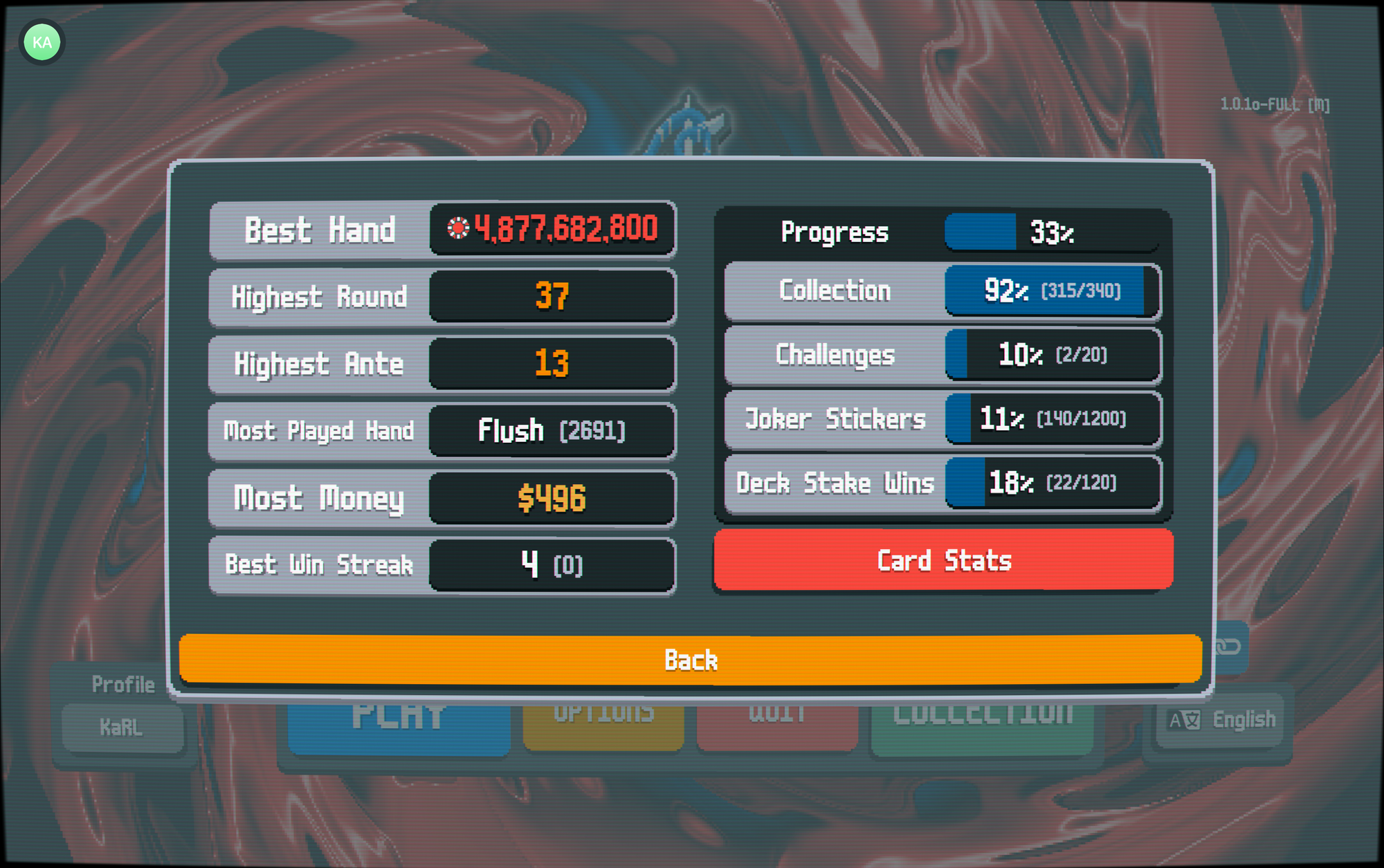The height and width of the screenshot is (868, 1384).
Task: Click the version text 1.0.1o-FULL
Action: (x=1275, y=104)
